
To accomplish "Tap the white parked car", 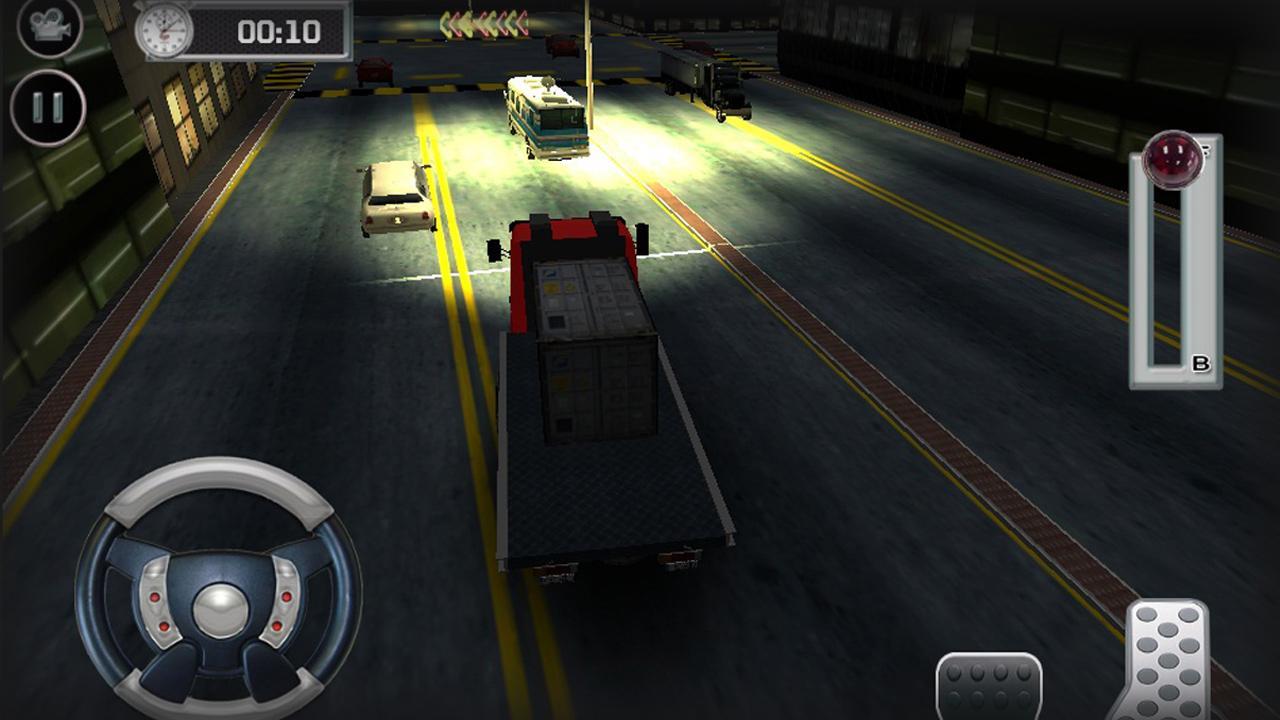I will (395, 195).
